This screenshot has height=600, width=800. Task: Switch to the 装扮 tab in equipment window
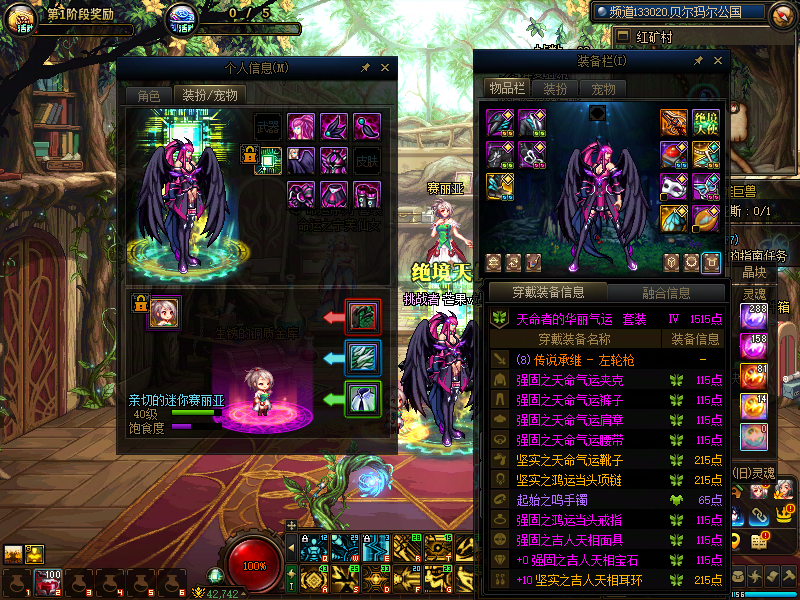pos(555,89)
